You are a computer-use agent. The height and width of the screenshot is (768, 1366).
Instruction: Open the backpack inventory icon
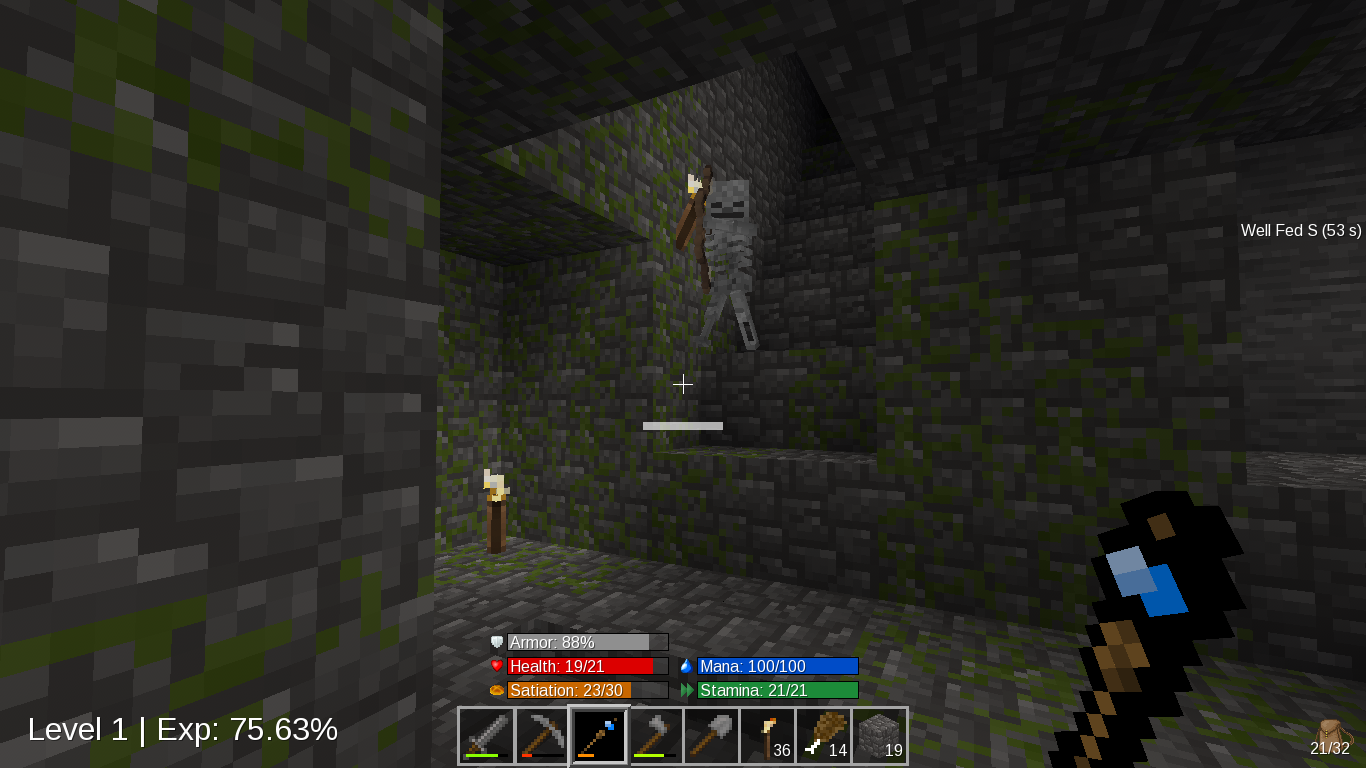[1330, 734]
